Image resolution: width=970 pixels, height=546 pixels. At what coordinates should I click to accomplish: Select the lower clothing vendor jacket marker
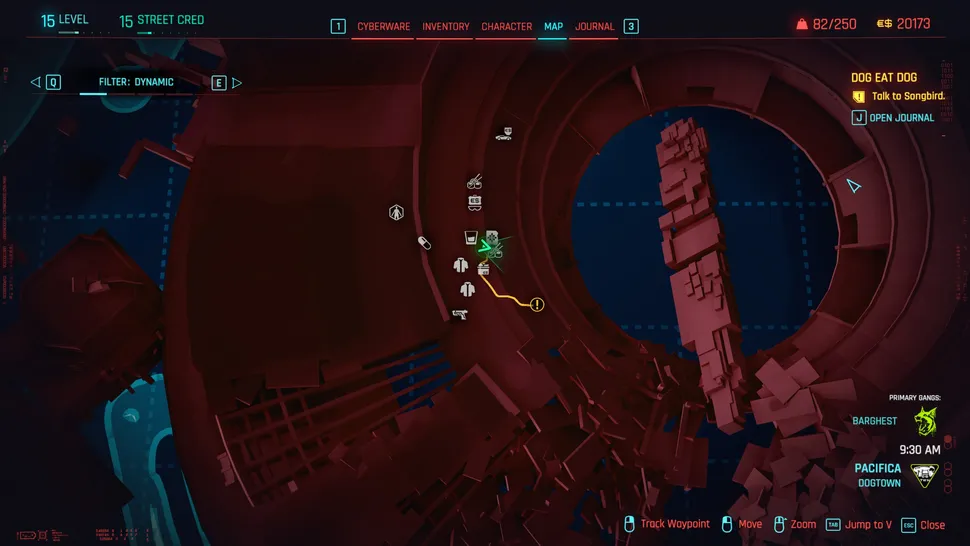(467, 290)
